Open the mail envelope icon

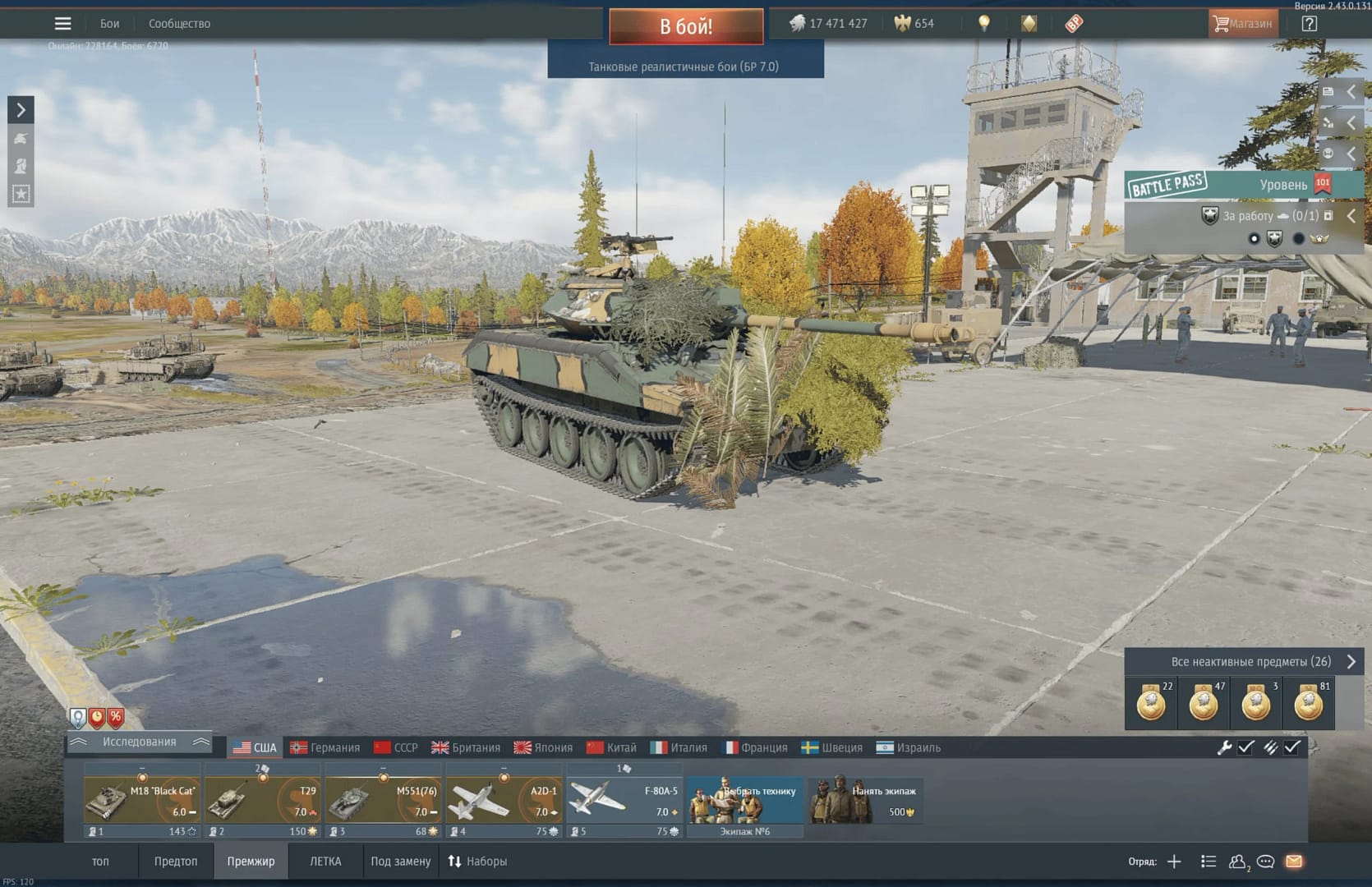click(1294, 862)
